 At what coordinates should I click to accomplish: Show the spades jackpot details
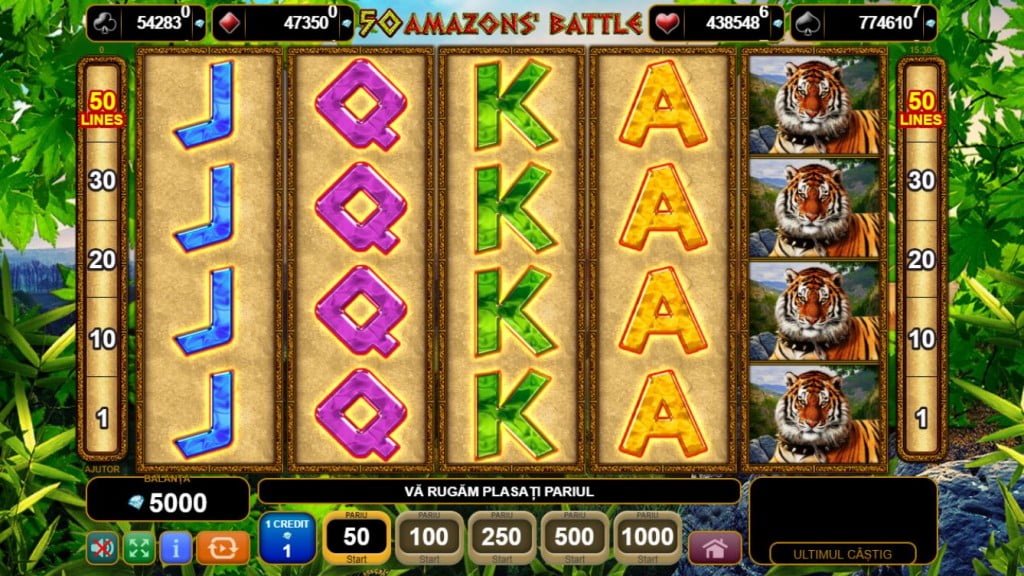(864, 23)
